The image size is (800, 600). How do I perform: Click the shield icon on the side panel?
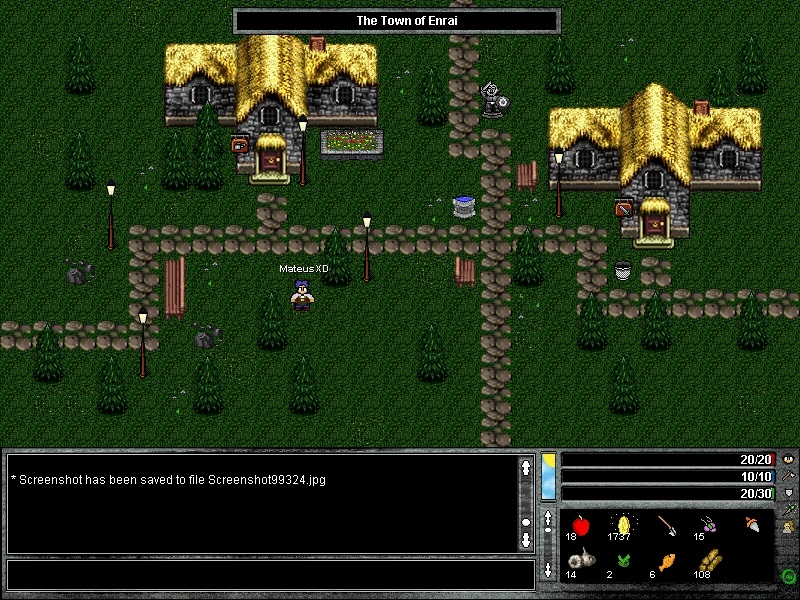pyautogui.click(x=788, y=493)
